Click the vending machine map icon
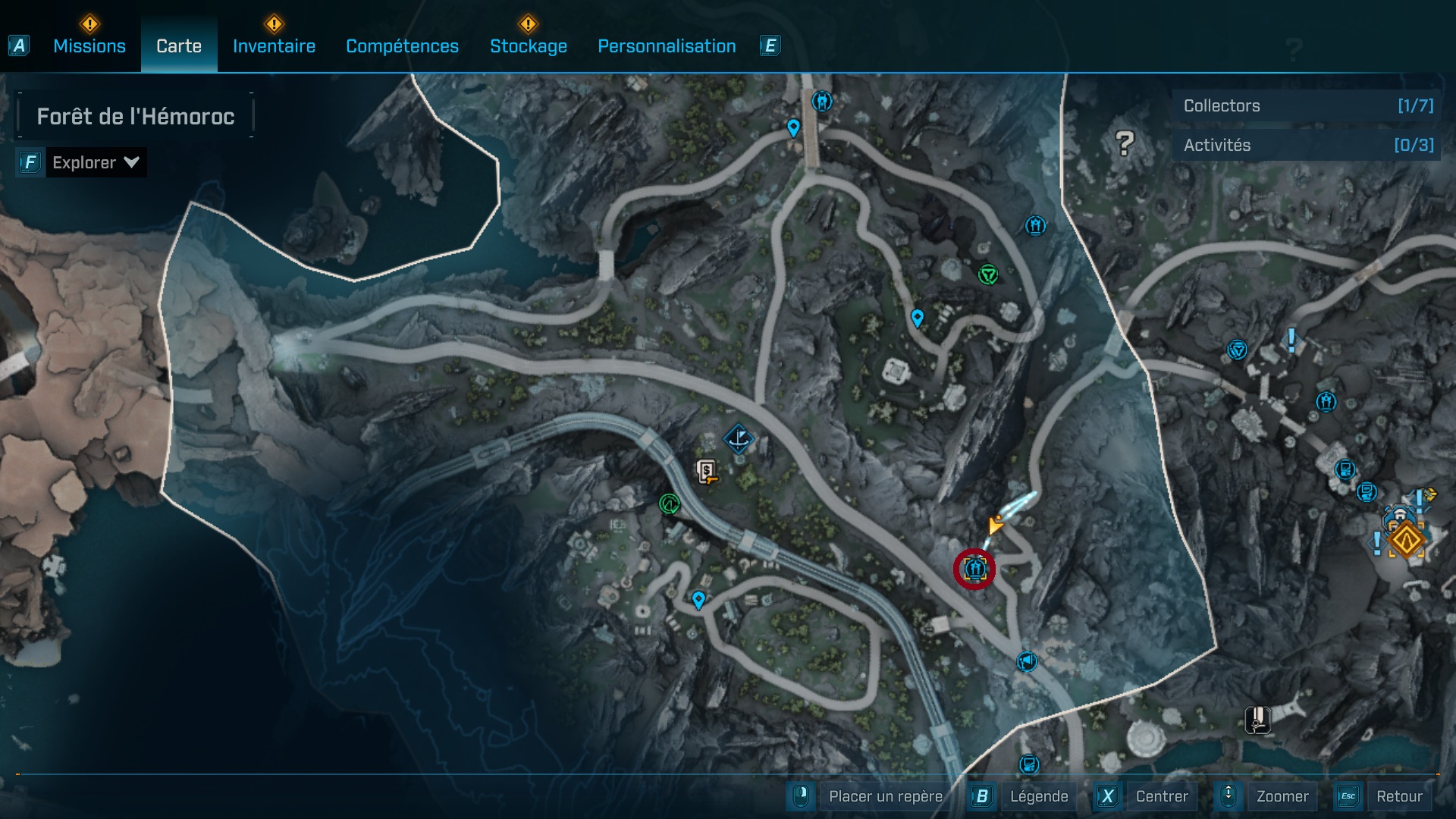 pos(707,472)
